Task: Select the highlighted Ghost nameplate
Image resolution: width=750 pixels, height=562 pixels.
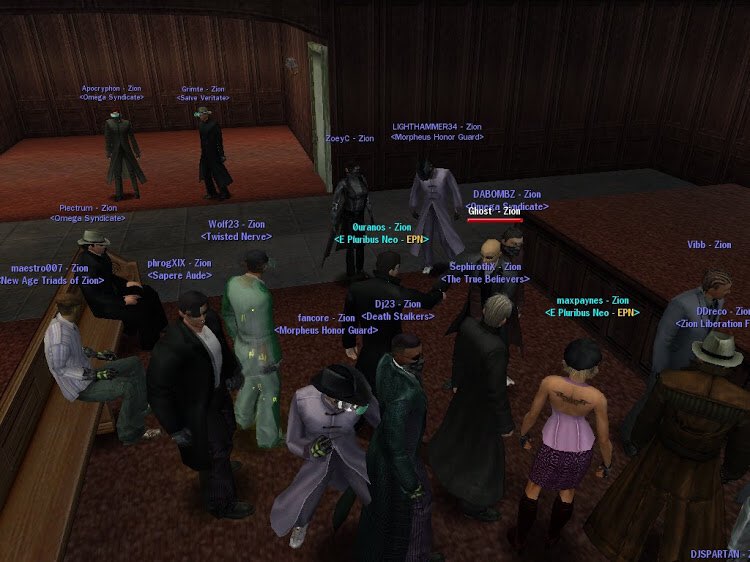Action: (x=495, y=211)
